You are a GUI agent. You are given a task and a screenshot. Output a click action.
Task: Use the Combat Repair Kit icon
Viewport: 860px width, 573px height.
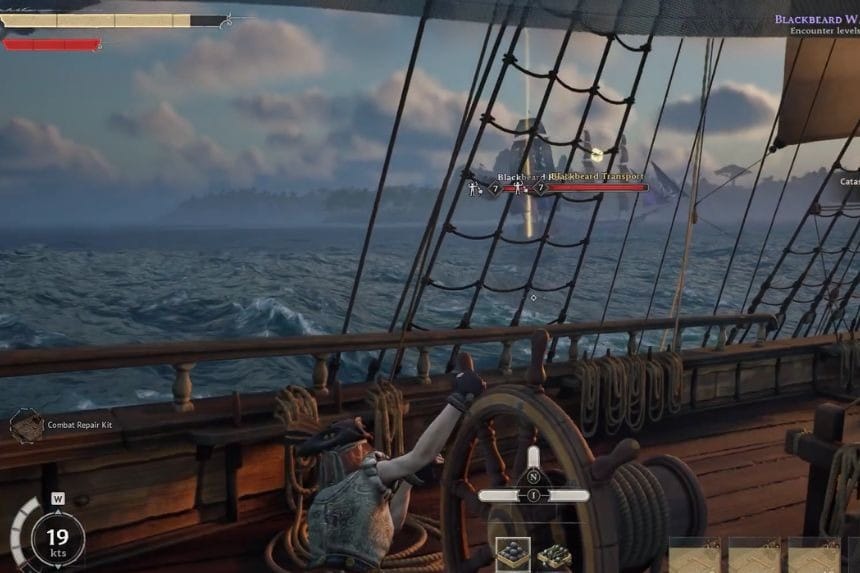[x=27, y=425]
